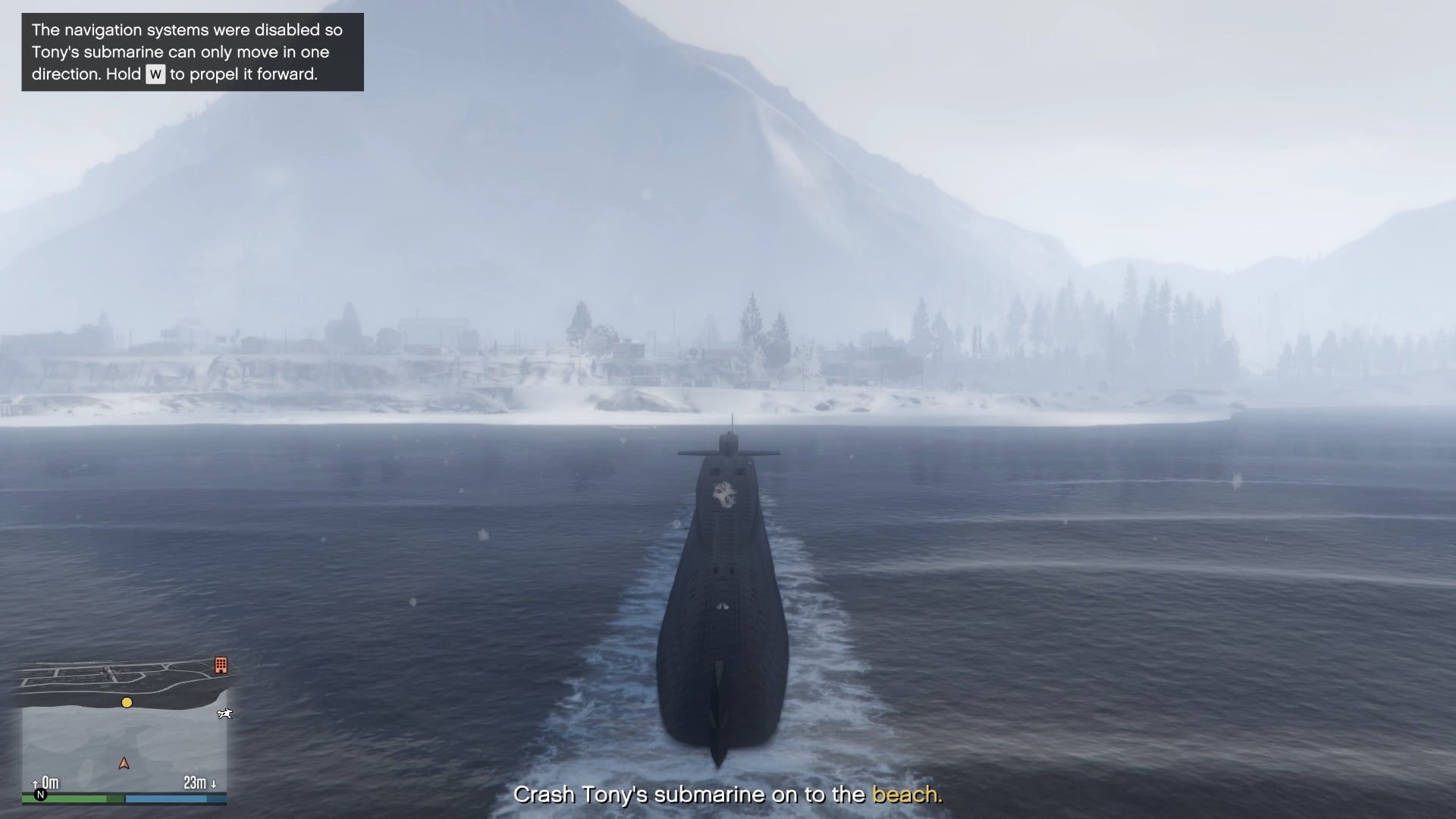
Task: Click the white running animal blip on the minimap
Action: click(224, 714)
